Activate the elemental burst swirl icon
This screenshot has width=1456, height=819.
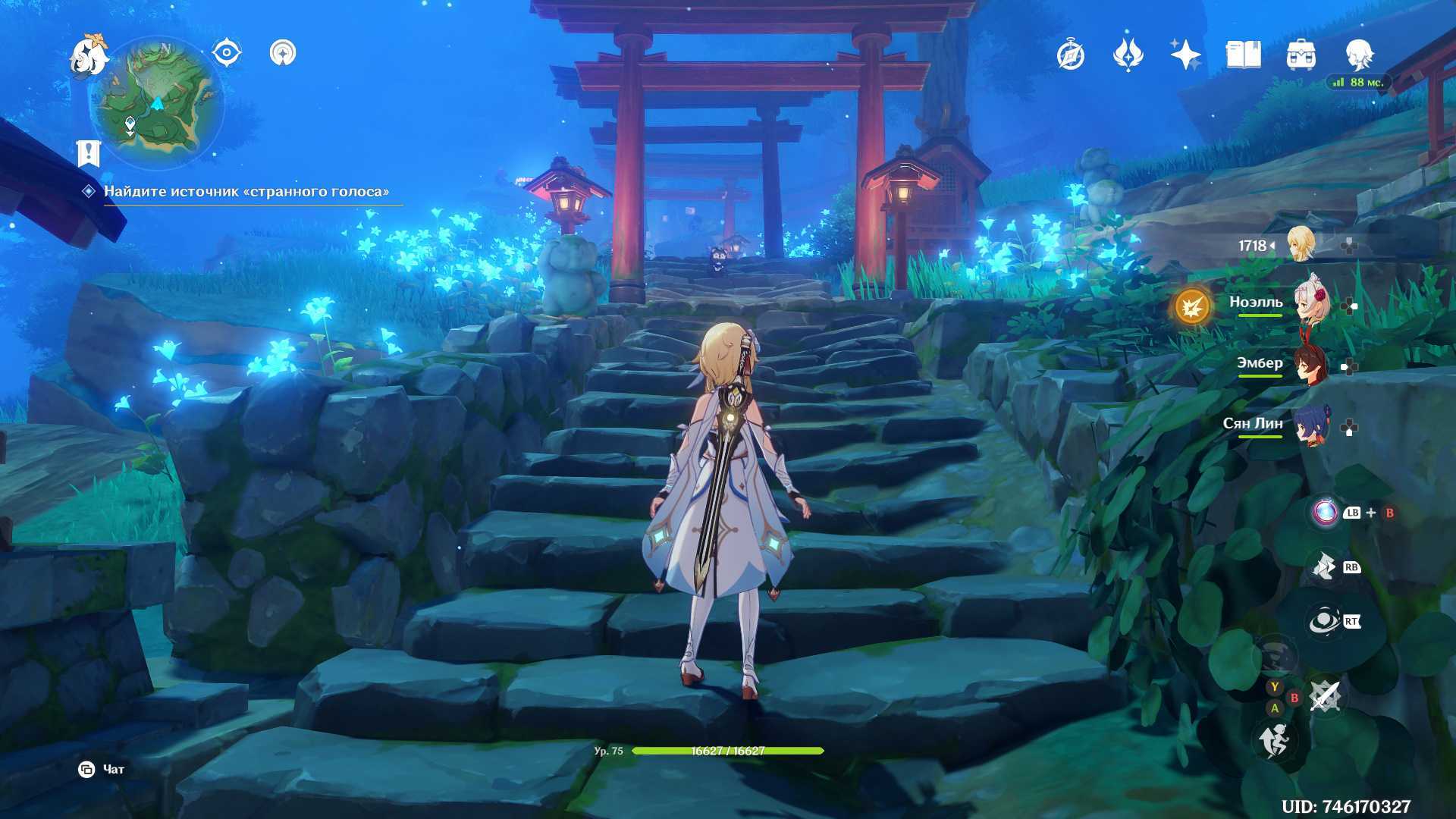(1325, 622)
